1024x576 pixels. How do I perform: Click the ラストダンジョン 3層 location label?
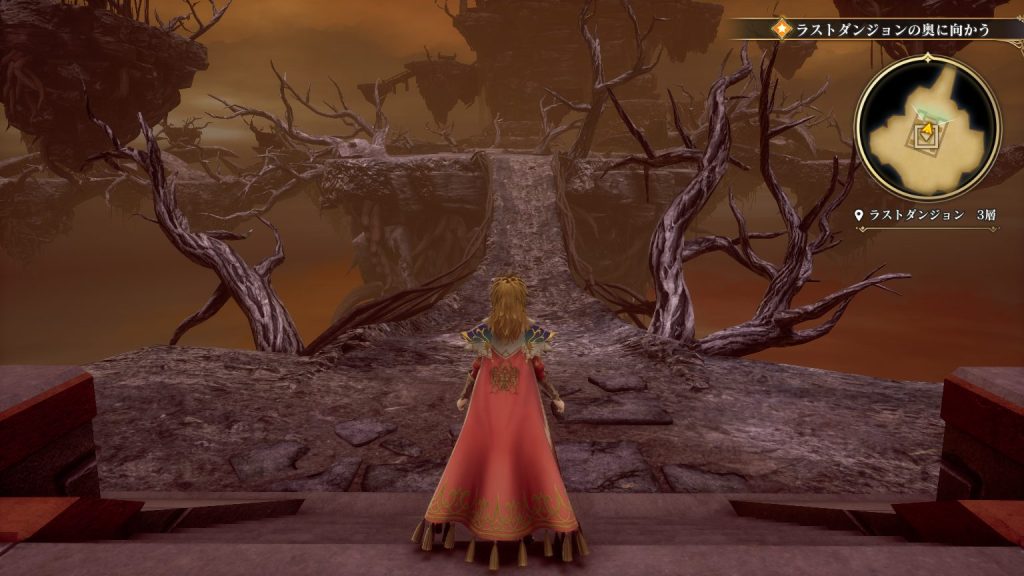tap(927, 215)
